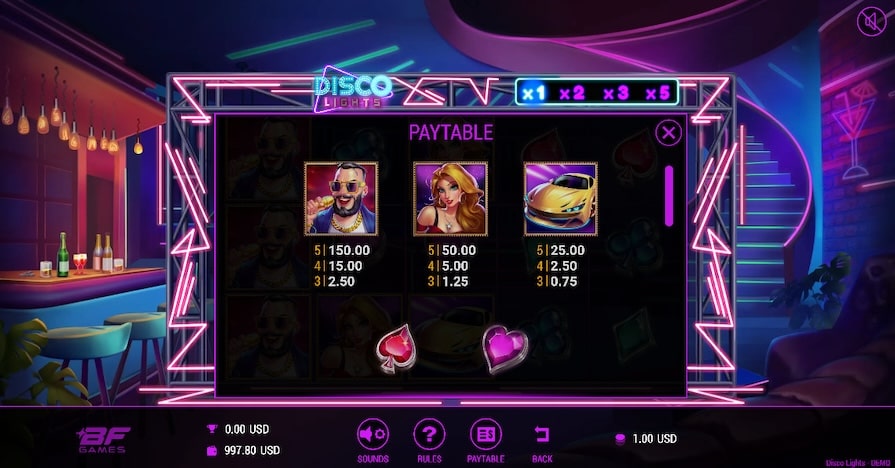Viewport: 895px width, 468px height.
Task: Go Back to the game
Action: pos(542,432)
